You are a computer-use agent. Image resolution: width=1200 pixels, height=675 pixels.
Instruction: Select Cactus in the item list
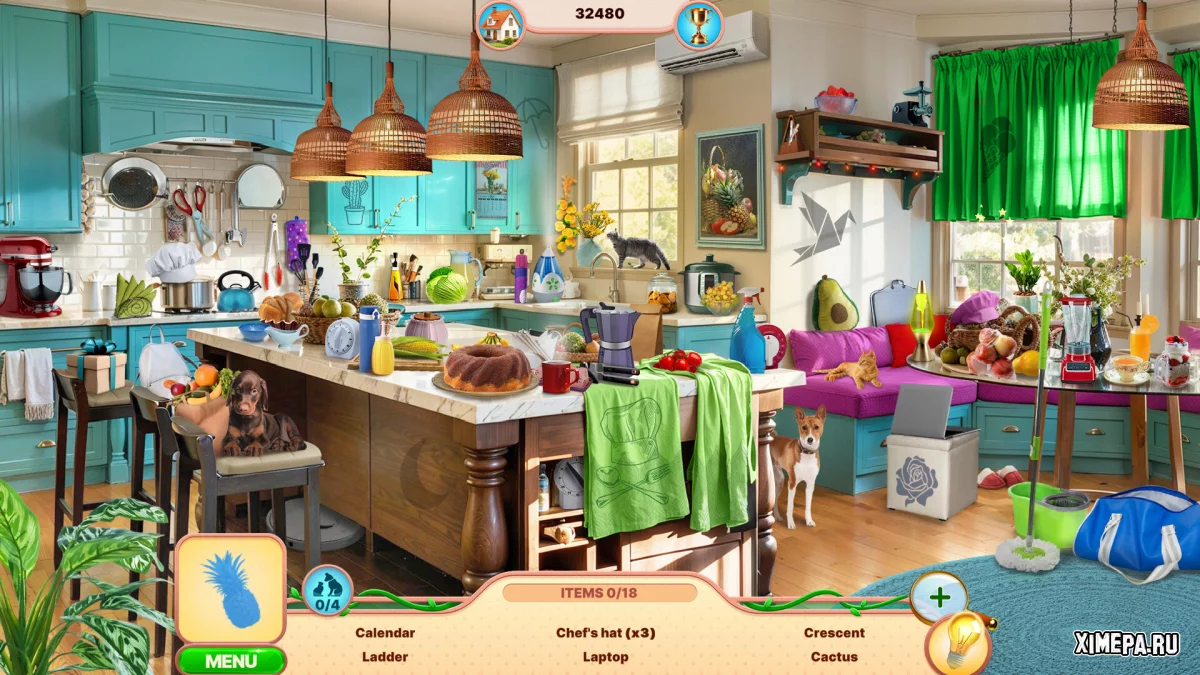(834, 657)
